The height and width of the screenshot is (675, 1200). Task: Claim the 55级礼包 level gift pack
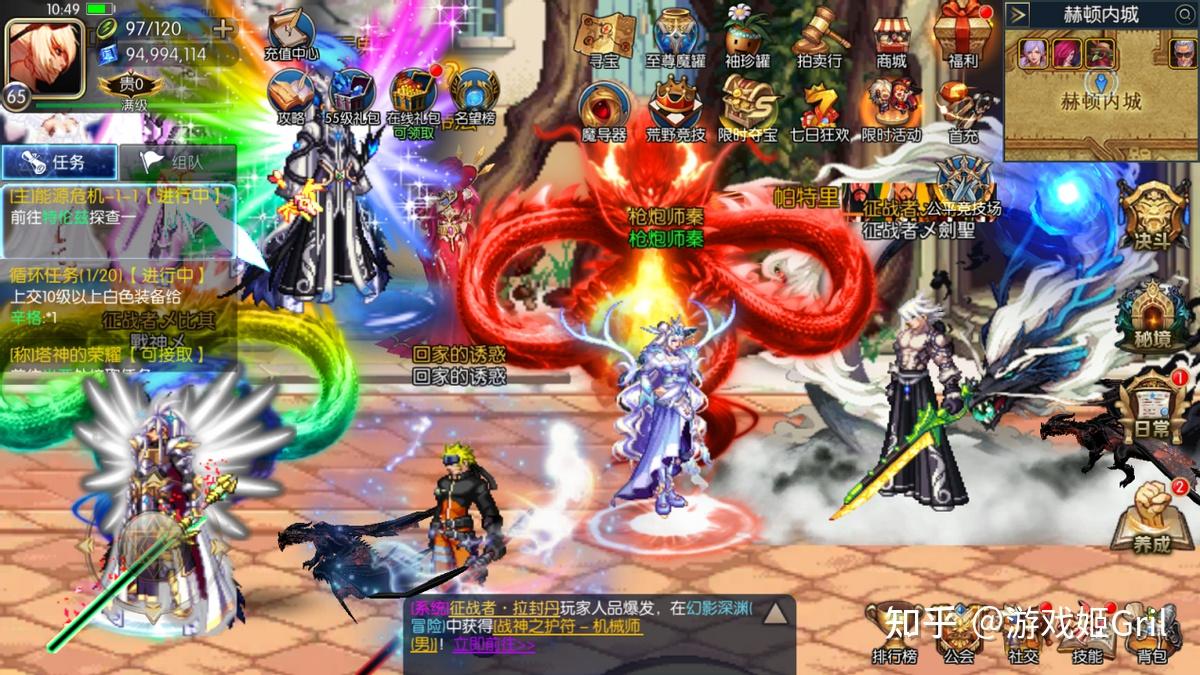pyautogui.click(x=352, y=95)
